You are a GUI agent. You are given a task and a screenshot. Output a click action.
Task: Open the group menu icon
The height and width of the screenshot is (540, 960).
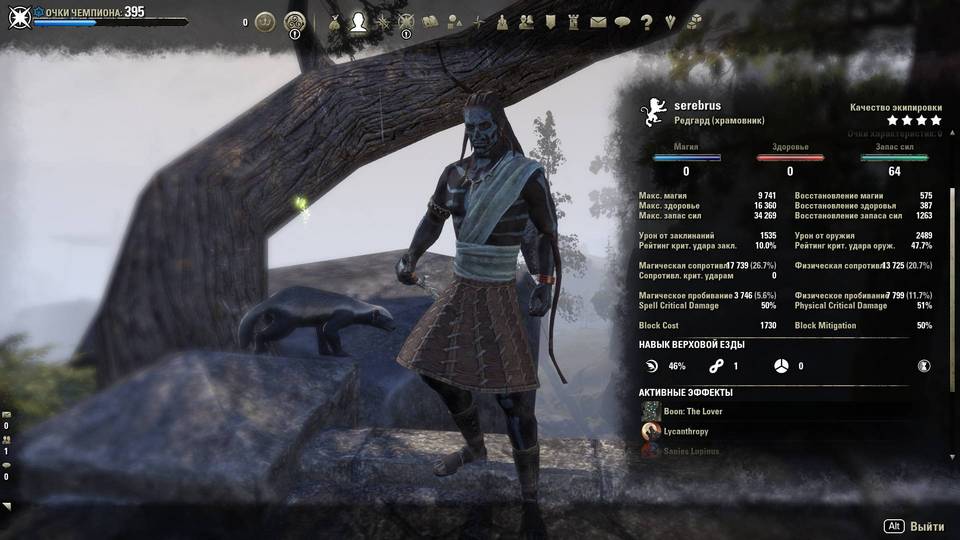pyautogui.click(x=502, y=21)
